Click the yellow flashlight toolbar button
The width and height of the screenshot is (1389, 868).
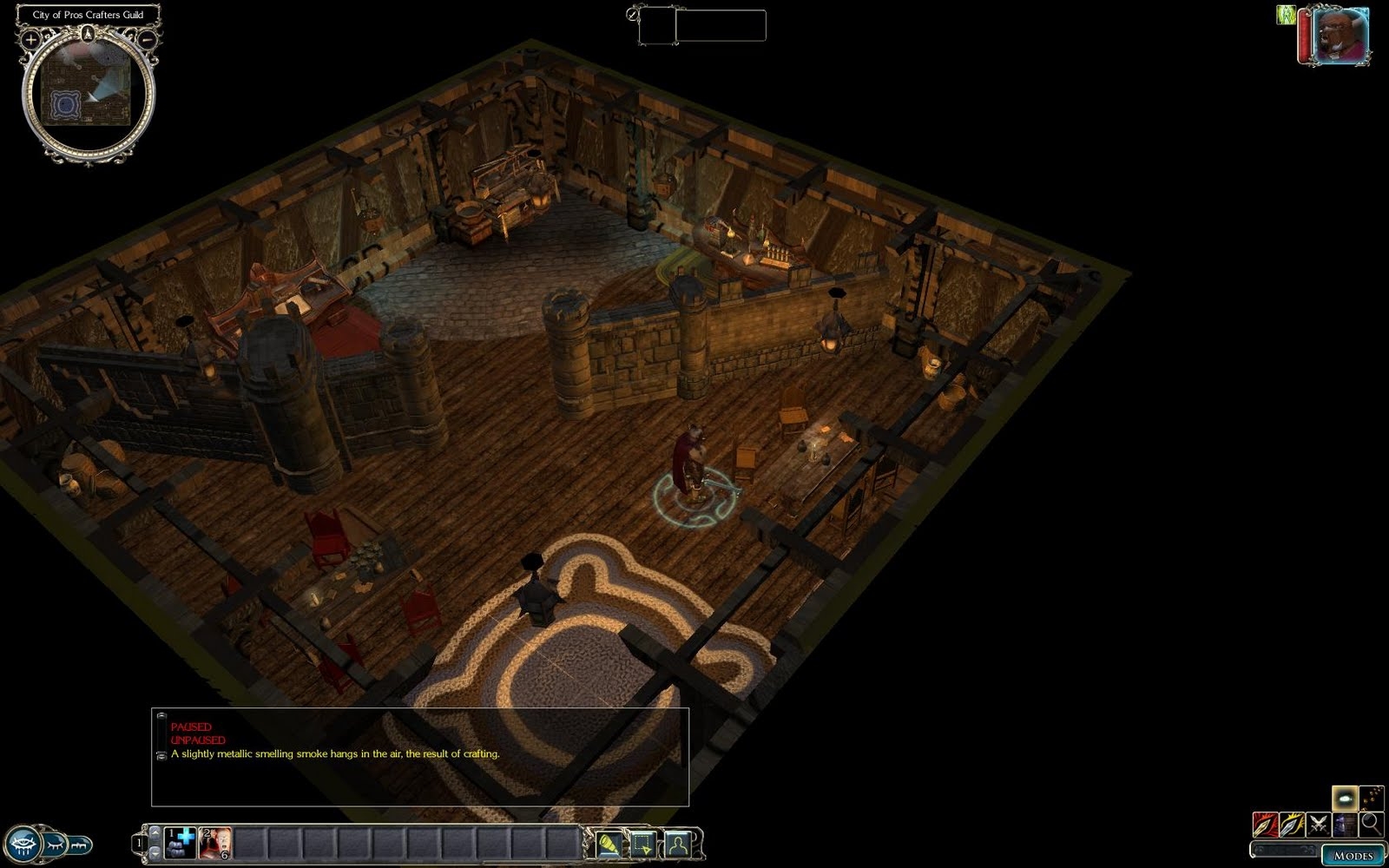[609, 843]
